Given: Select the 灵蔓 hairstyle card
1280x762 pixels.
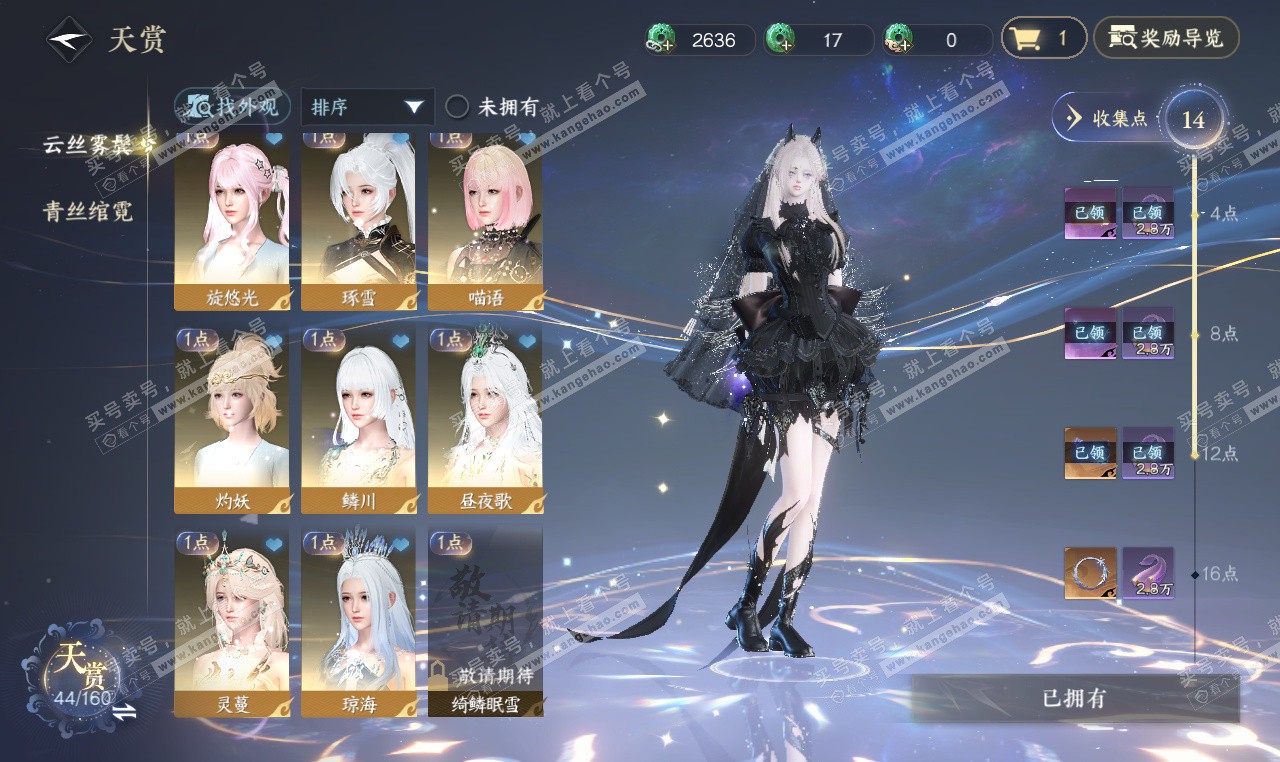Looking at the screenshot, I should coord(232,622).
